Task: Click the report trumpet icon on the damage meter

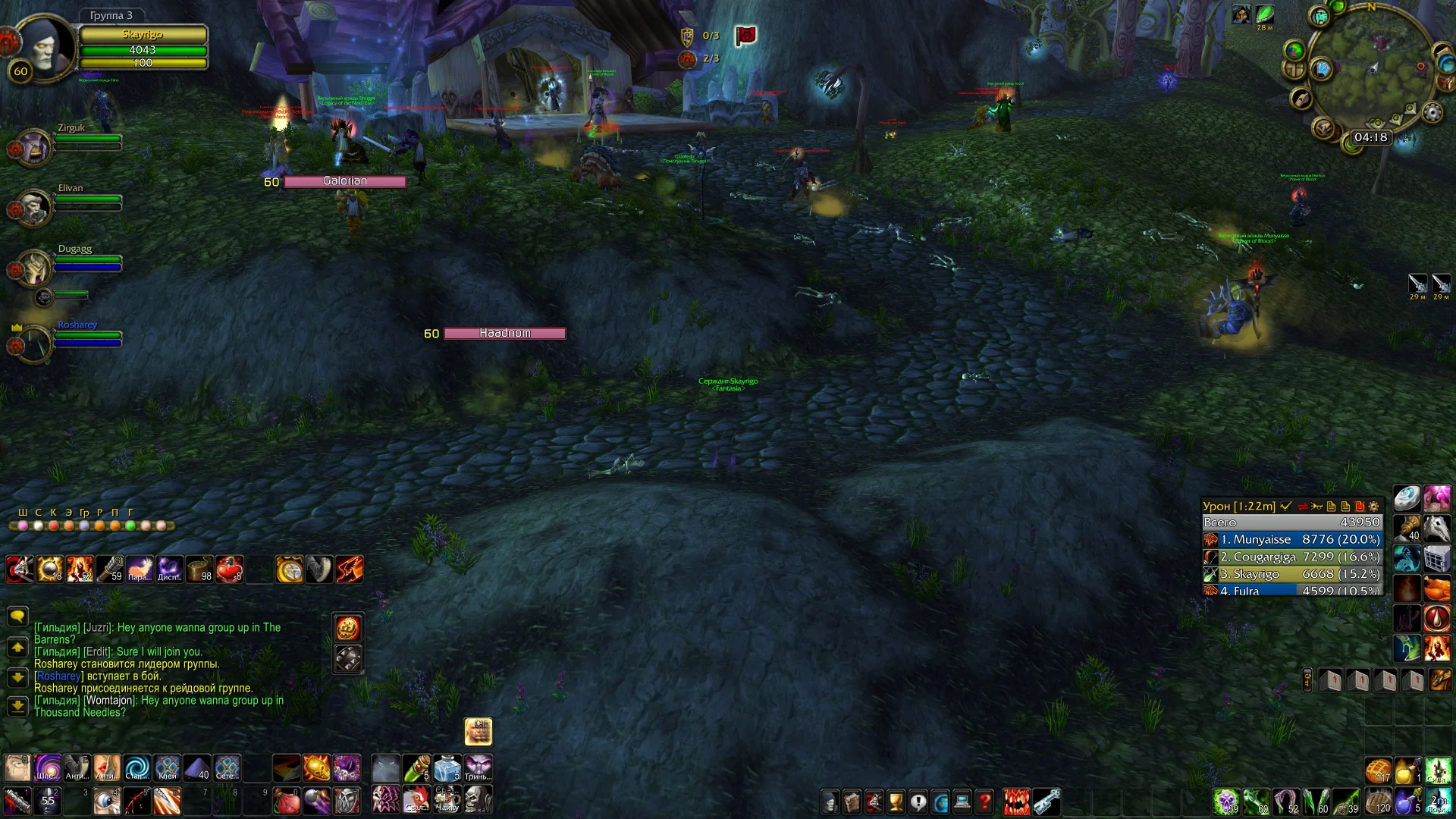Action: [x=1317, y=507]
